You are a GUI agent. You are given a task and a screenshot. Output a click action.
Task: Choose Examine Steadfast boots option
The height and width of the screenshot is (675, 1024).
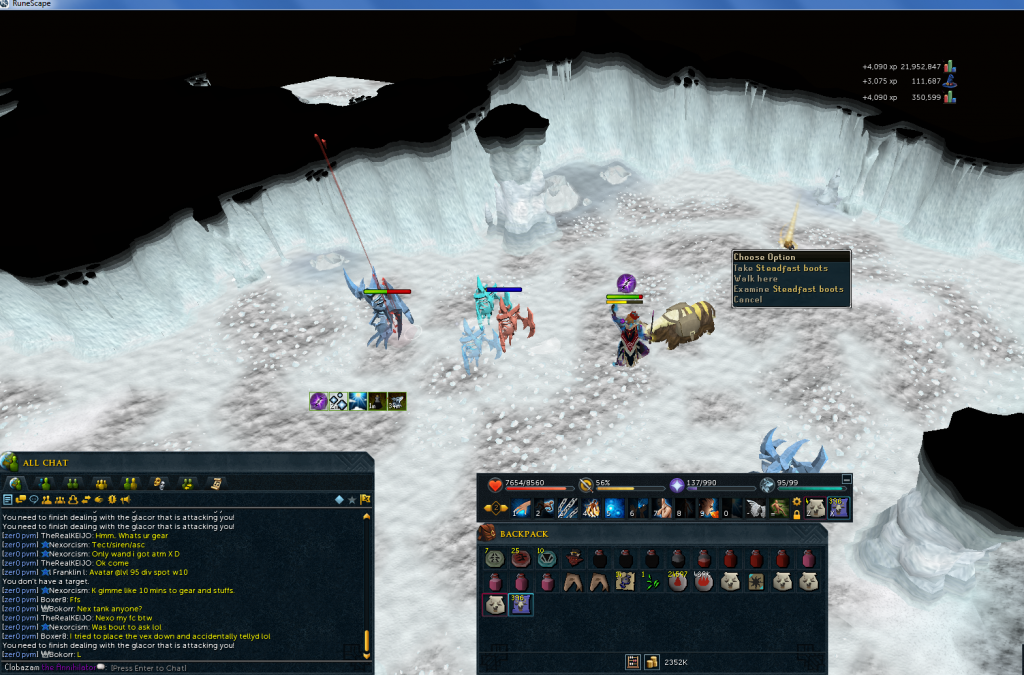click(788, 289)
